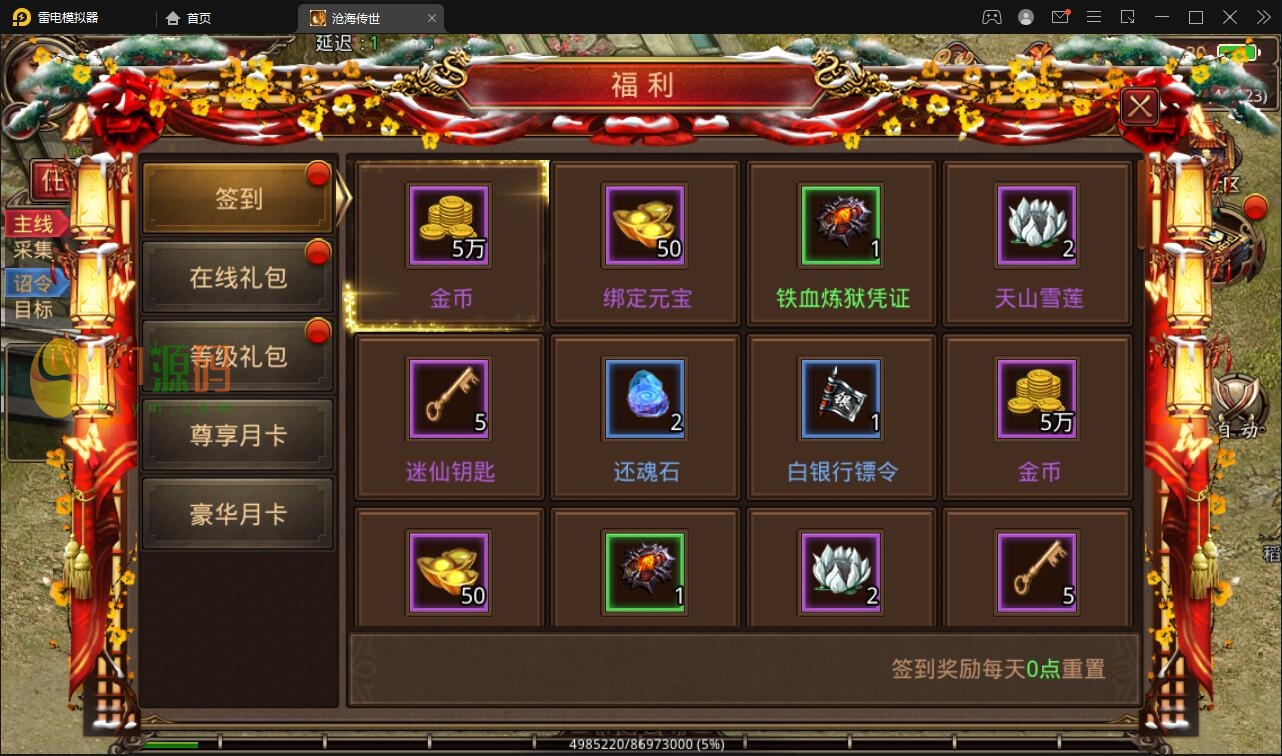Open the 诏令 sidebar icon
The width and height of the screenshot is (1282, 756).
34,284
